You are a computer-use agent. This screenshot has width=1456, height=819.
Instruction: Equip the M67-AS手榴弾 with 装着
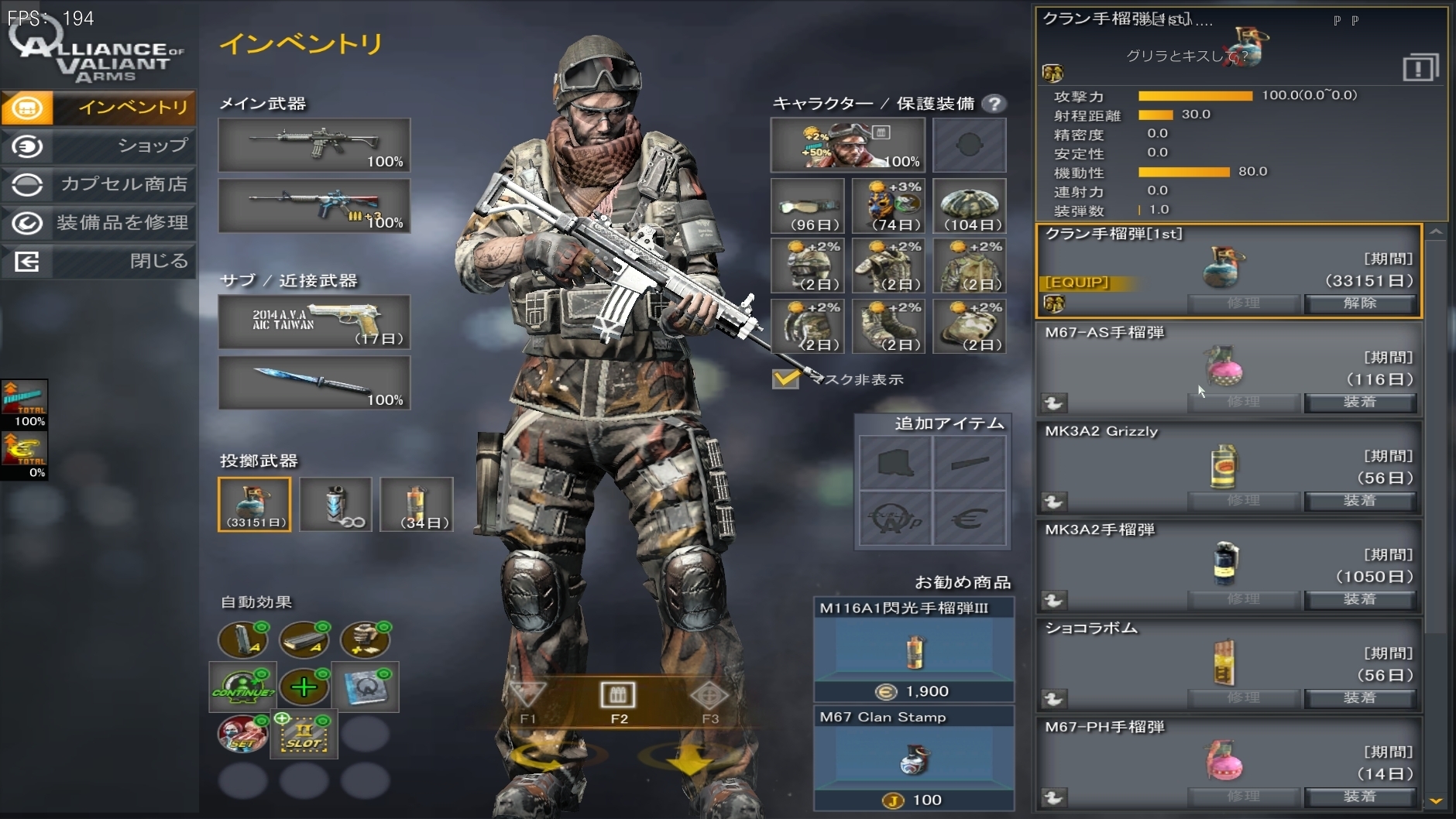[x=1360, y=402]
